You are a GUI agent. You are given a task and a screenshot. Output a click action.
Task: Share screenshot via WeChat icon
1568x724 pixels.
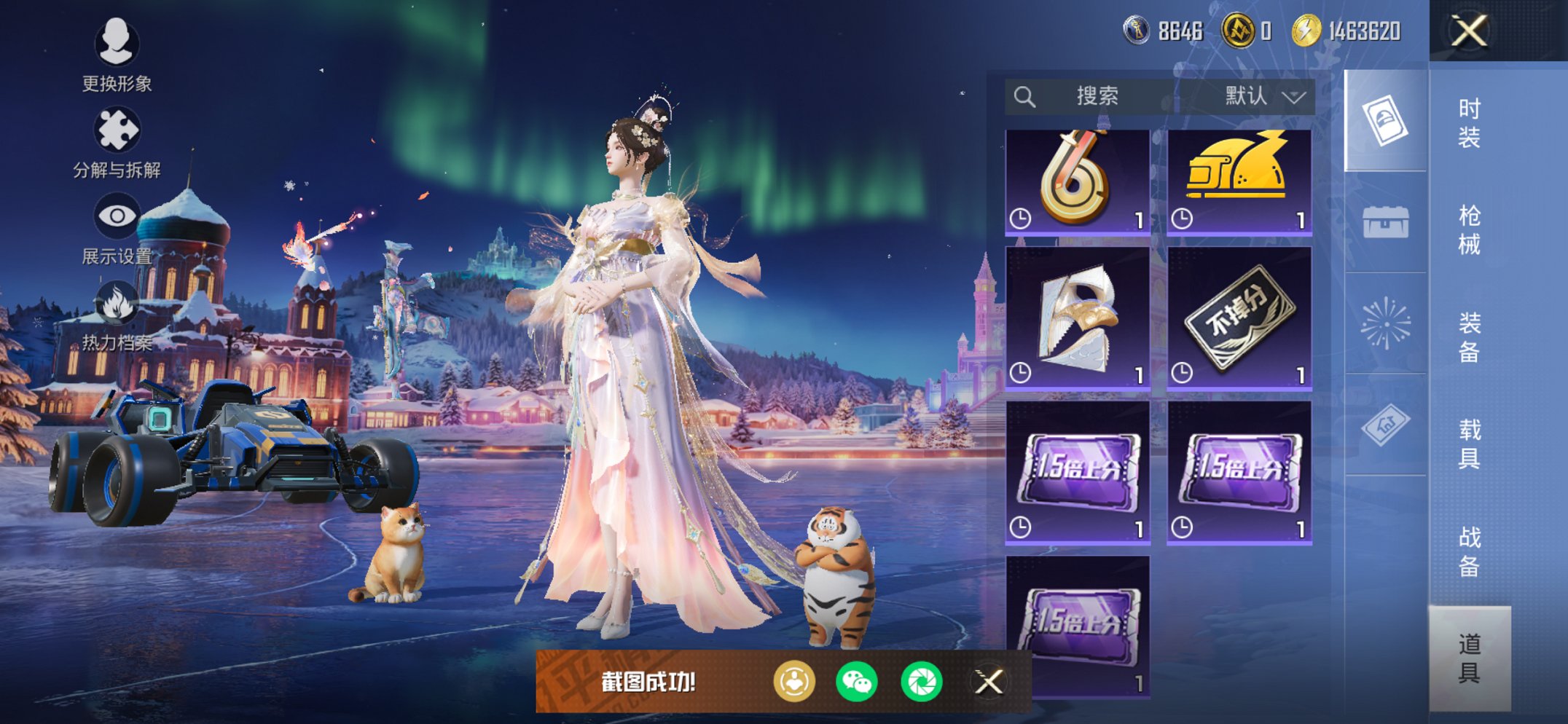[857, 682]
